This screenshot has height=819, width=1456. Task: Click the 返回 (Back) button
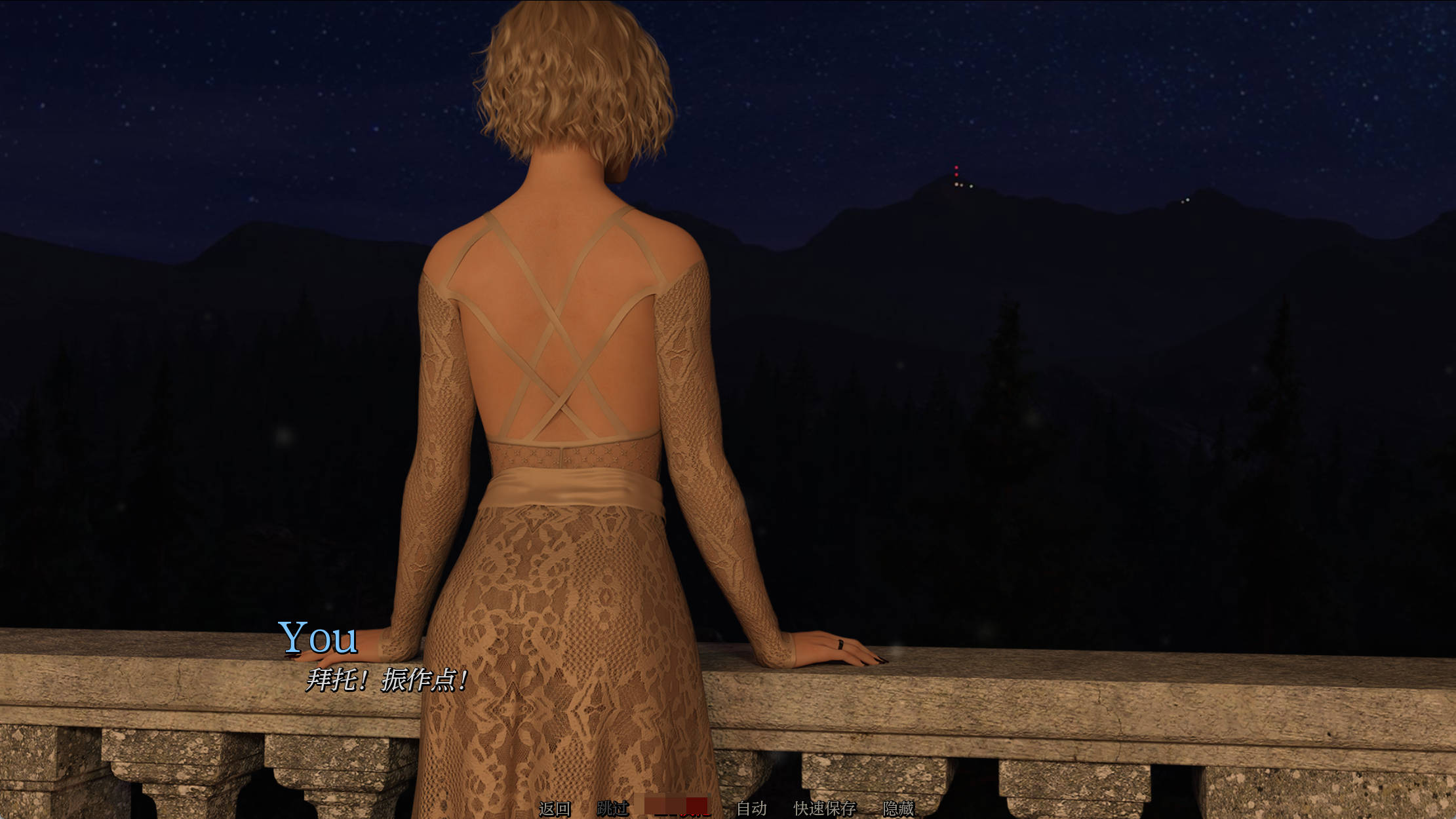555,809
